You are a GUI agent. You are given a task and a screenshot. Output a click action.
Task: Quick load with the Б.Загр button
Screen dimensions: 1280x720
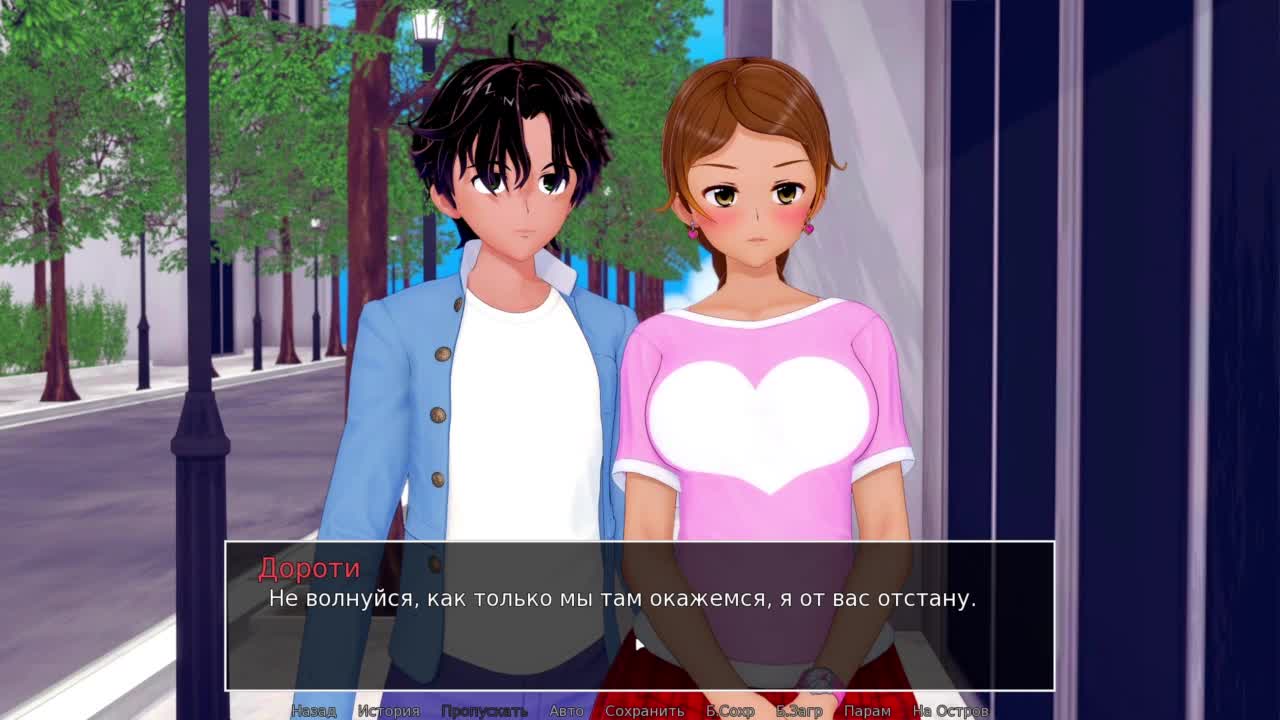(799, 711)
